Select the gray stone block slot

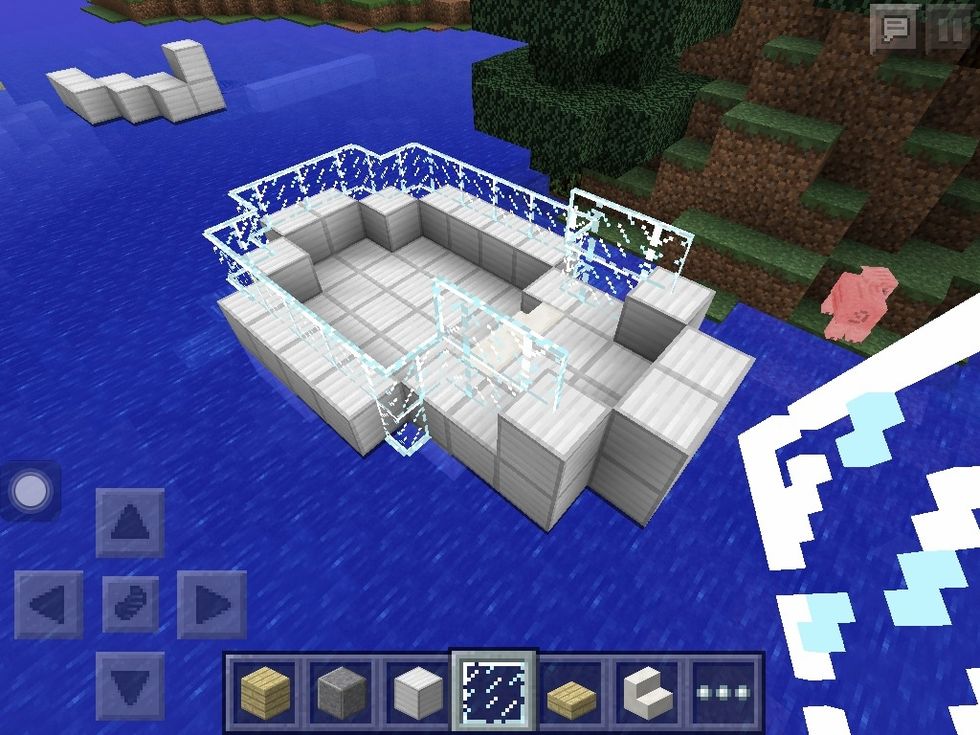(x=342, y=690)
